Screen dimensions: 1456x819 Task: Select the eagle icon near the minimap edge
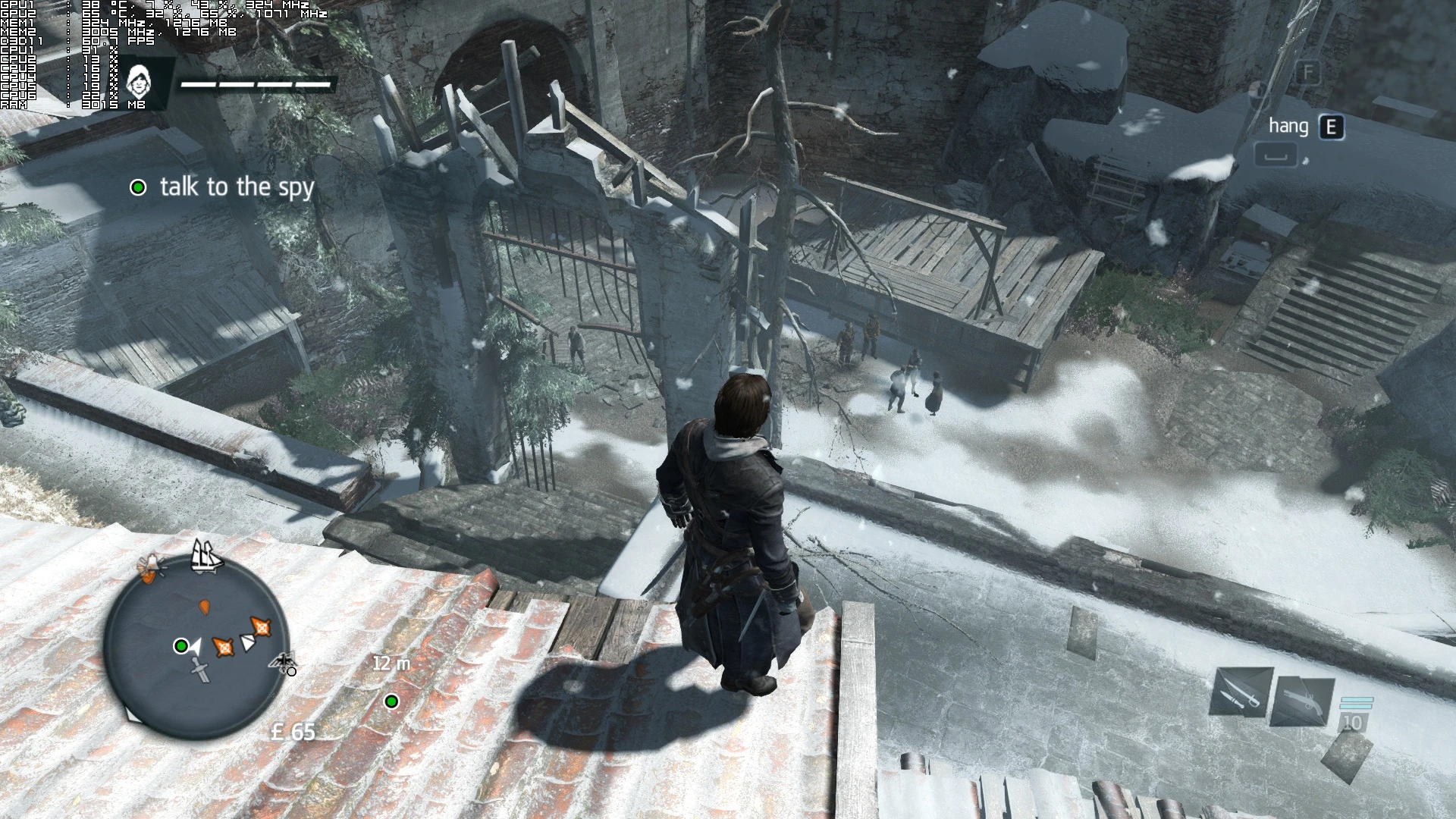tap(284, 661)
